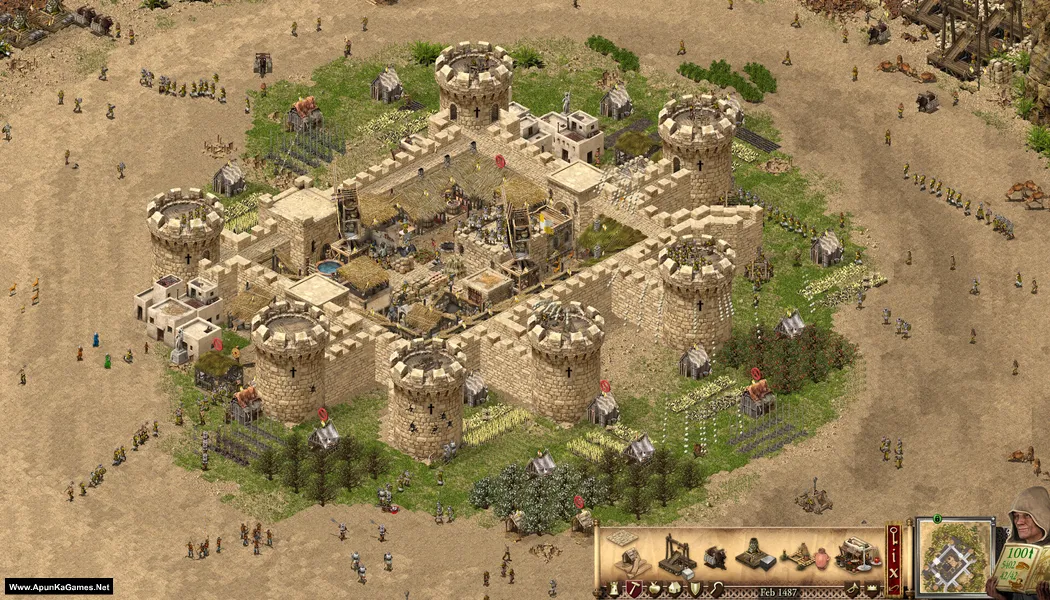Switch to the hammer industry category
Screen dimensions: 1050x600
tap(632, 589)
